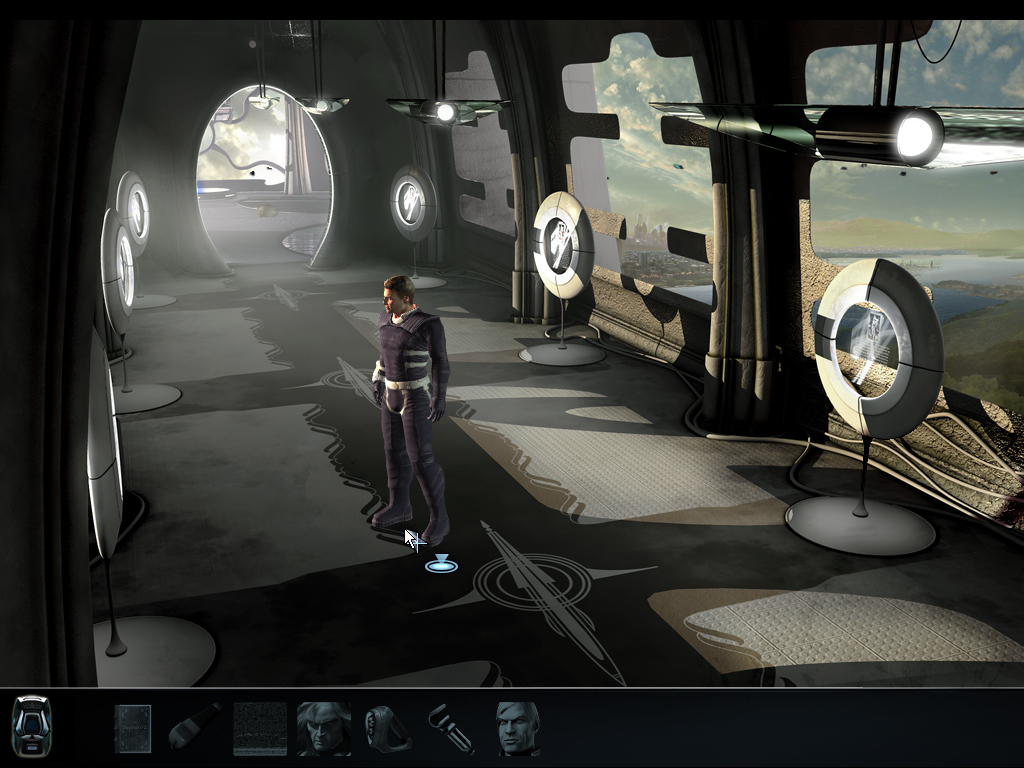Select the long-haired man portrait
This screenshot has width=1024, height=768.
pyautogui.click(x=324, y=728)
